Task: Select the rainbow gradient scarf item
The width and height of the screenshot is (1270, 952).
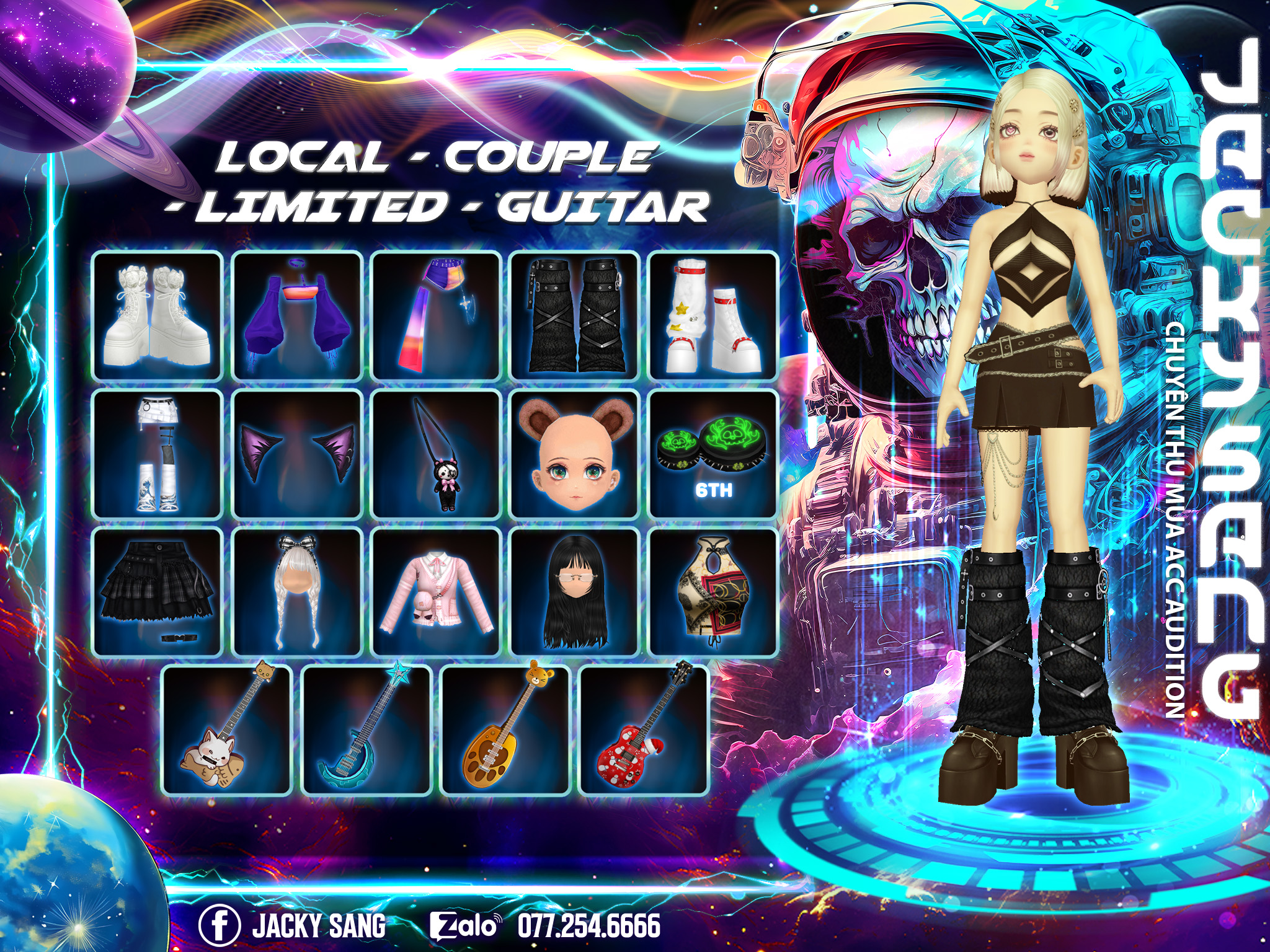Action: point(436,315)
